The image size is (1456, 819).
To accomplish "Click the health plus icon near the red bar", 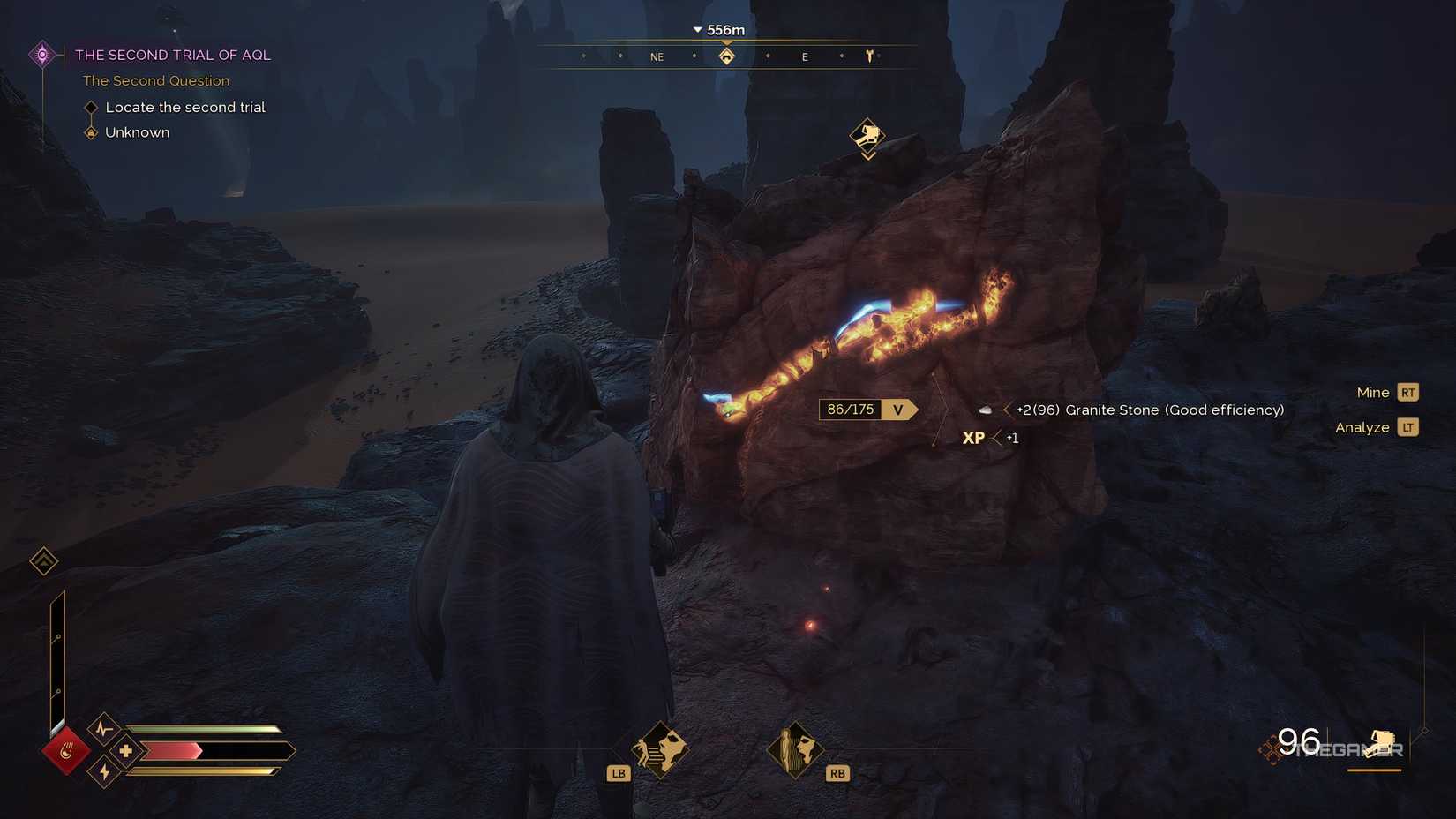I will click(124, 751).
